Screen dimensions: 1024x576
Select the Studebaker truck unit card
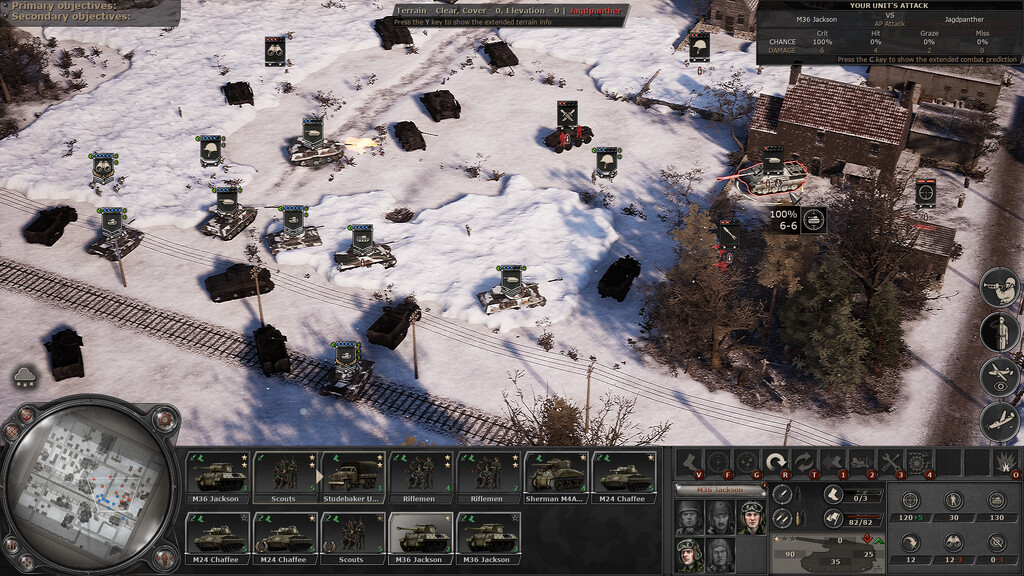point(352,476)
